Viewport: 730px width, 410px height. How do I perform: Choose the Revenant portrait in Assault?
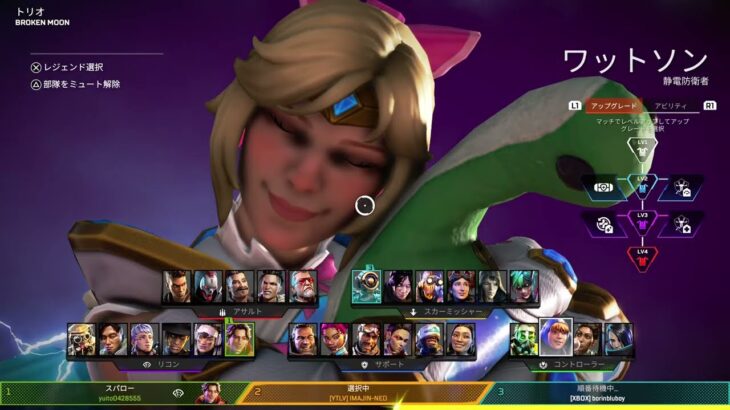coord(208,286)
